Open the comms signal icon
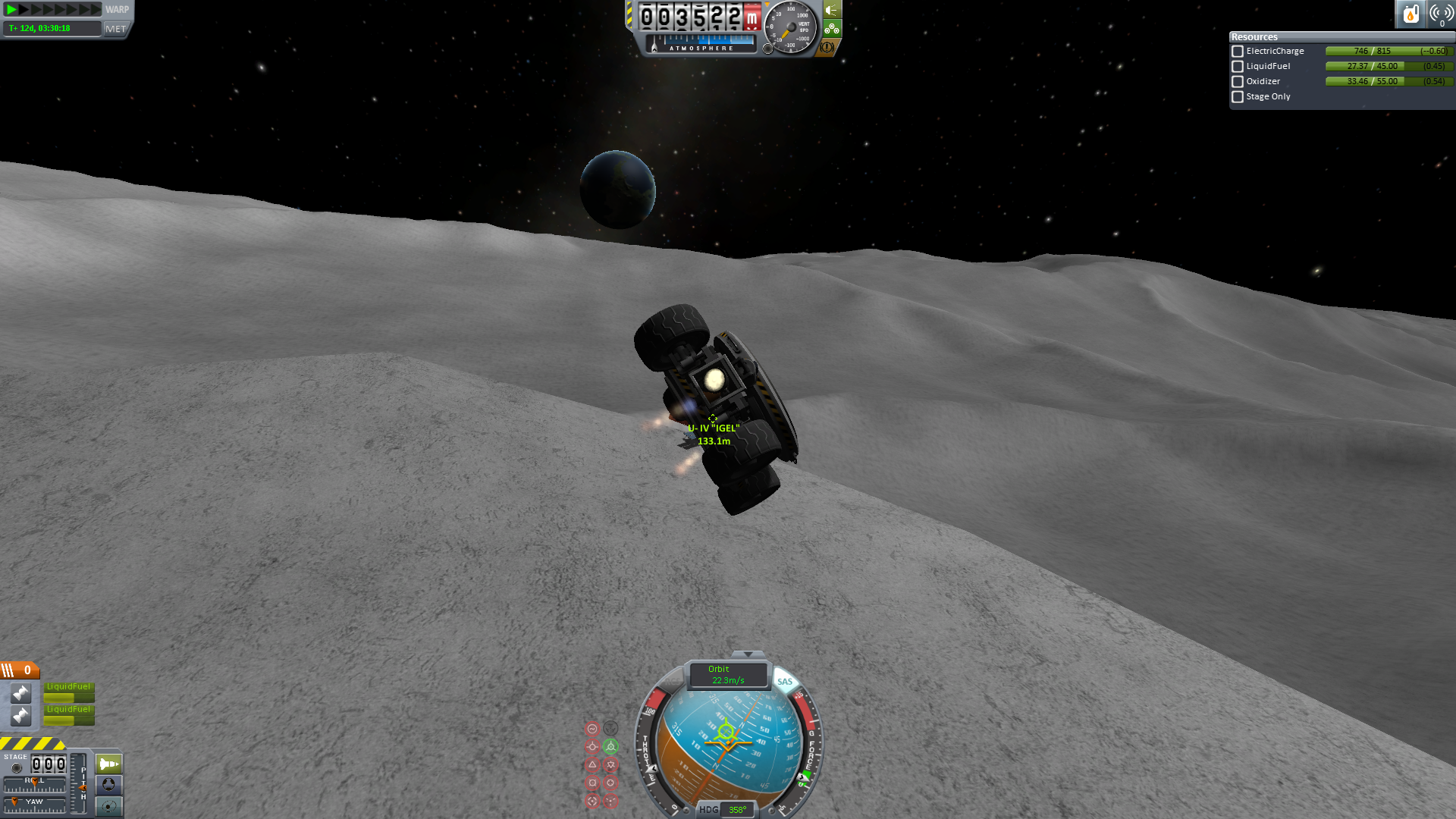Screen dimensions: 1456x819 (x=1441, y=14)
